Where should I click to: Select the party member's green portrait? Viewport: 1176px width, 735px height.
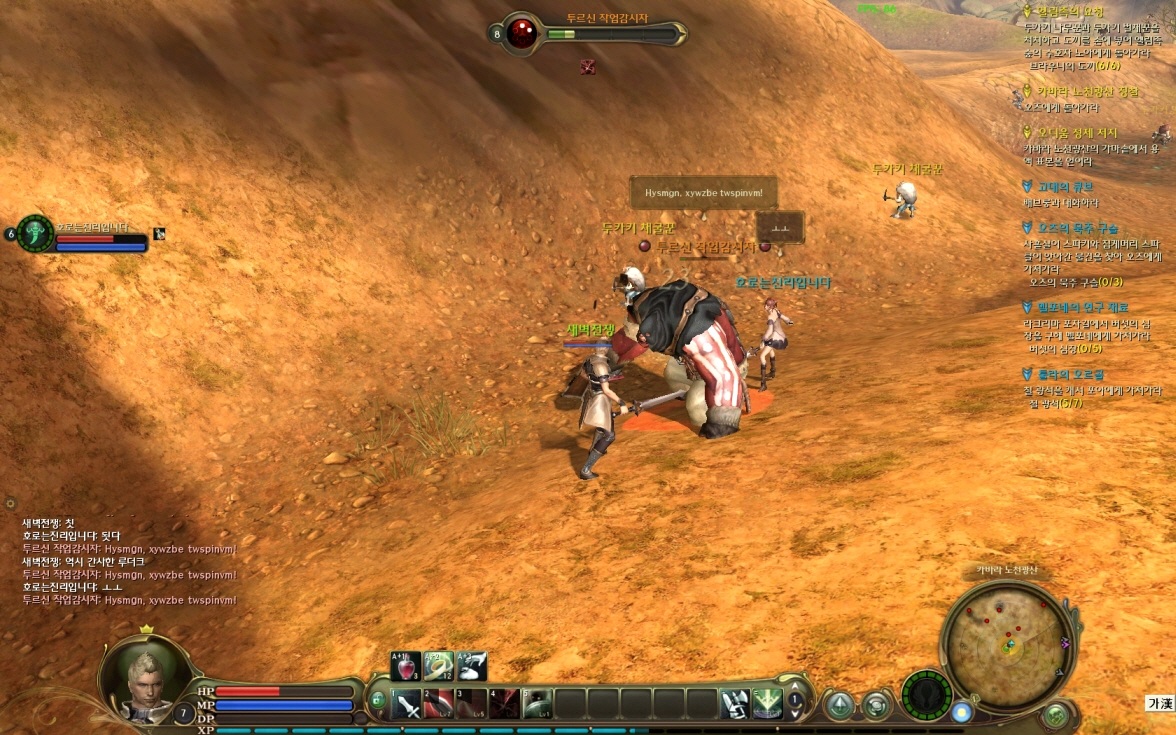point(36,234)
